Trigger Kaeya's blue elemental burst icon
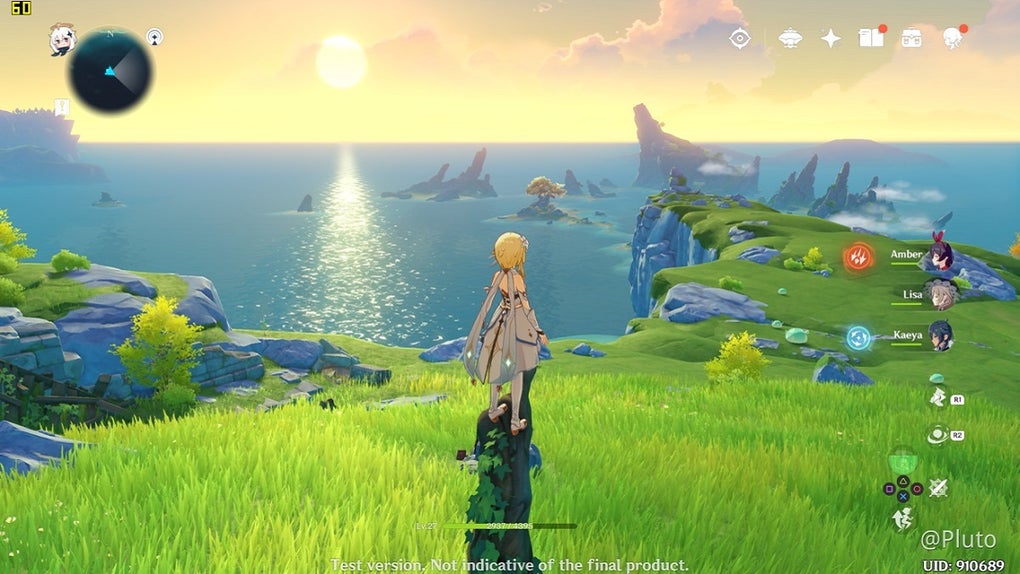Image resolution: width=1020 pixels, height=574 pixels. coord(858,337)
